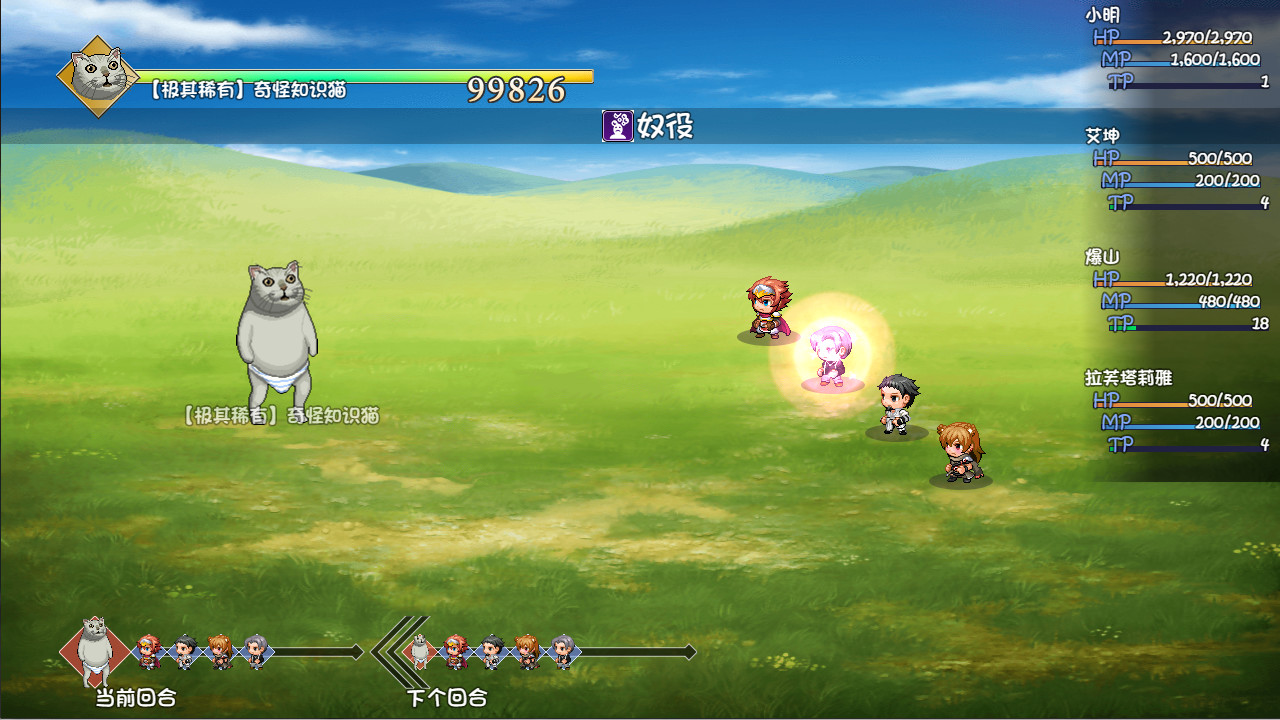Screen dimensions: 1280x720
Task: Select the gray-haired party sprite in the turn bar
Action: tap(256, 652)
